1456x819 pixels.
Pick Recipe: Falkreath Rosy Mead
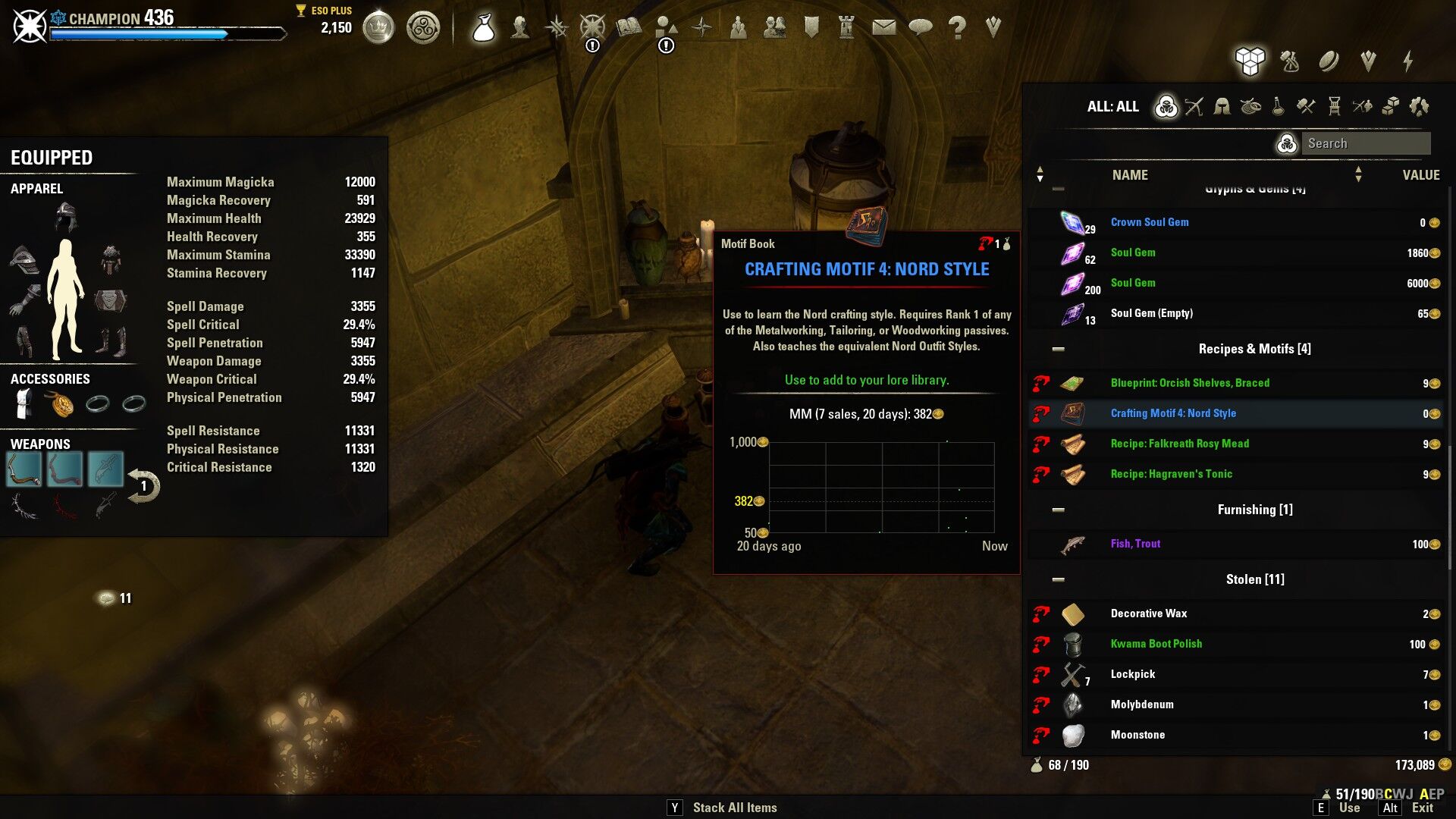pos(1179,444)
